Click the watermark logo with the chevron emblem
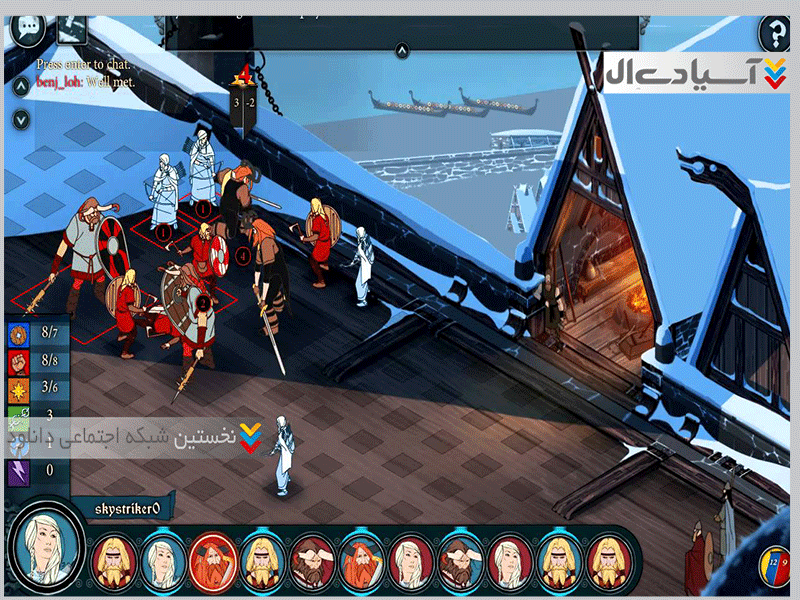800x600 pixels. point(691,72)
